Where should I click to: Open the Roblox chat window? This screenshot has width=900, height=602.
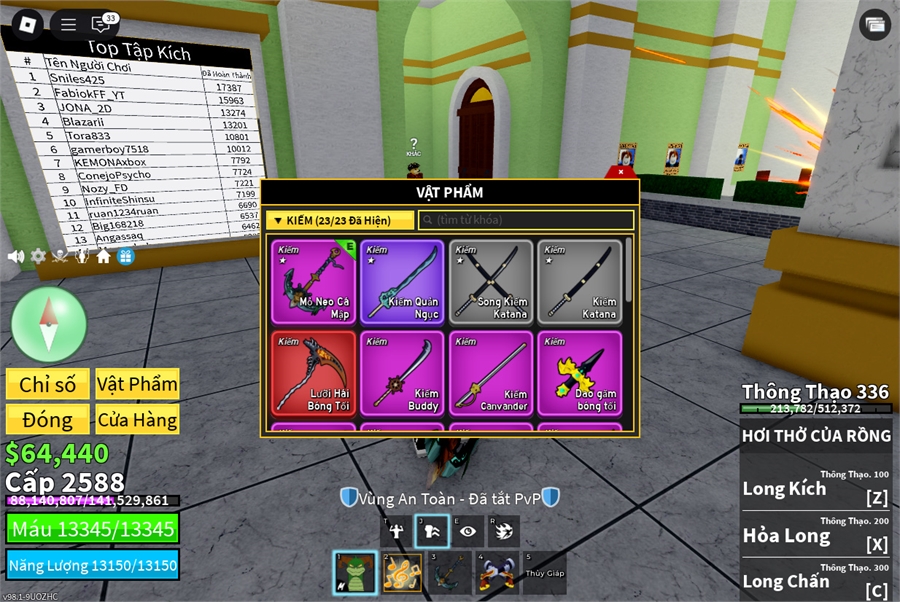[x=101, y=24]
